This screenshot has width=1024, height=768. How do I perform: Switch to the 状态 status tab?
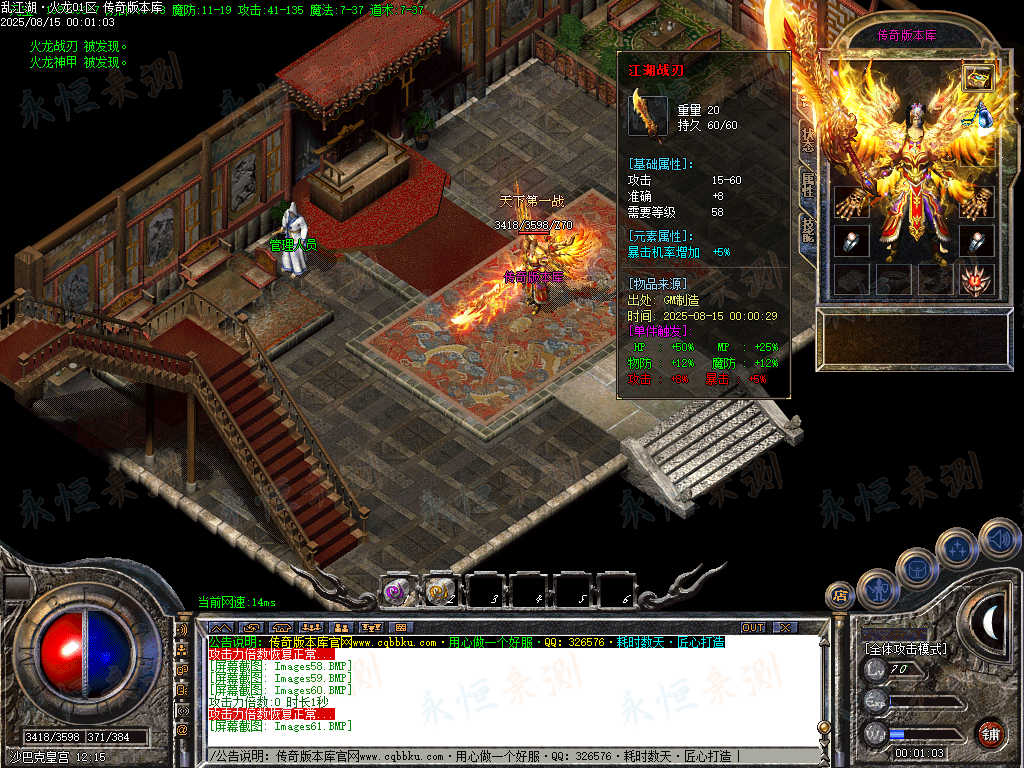(807, 139)
